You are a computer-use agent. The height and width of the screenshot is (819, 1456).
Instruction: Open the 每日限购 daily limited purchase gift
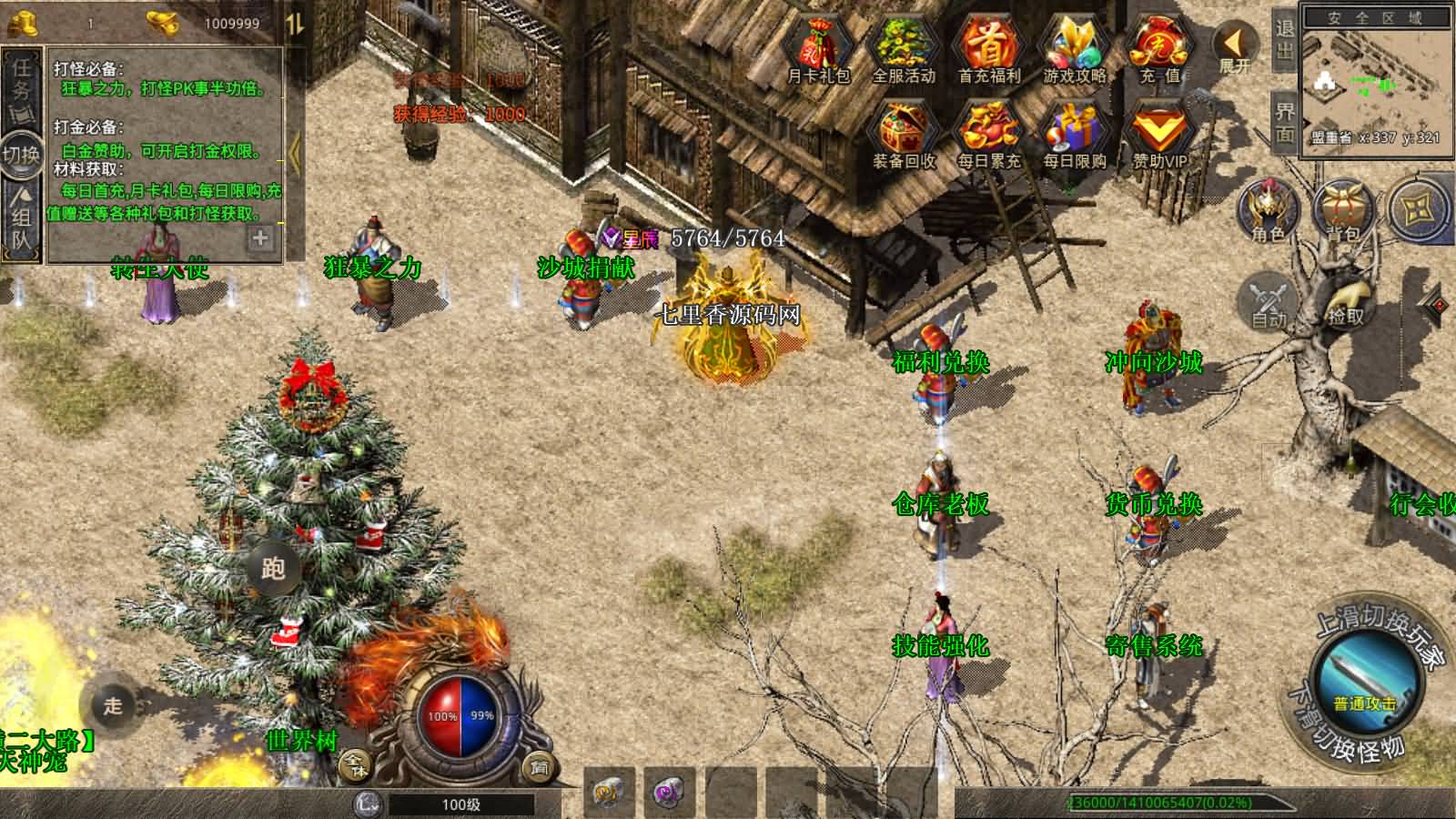1074,136
